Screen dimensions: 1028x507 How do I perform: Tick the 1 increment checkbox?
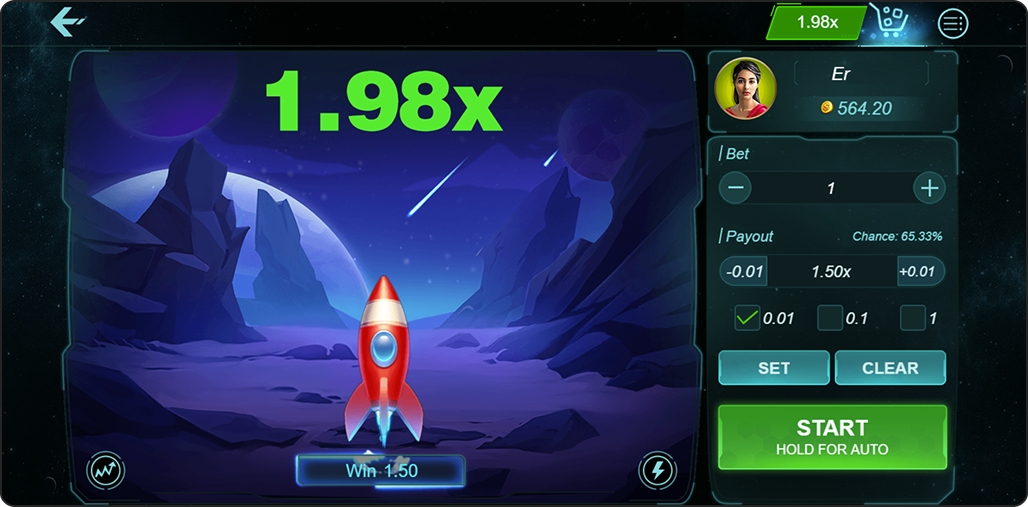(x=912, y=318)
